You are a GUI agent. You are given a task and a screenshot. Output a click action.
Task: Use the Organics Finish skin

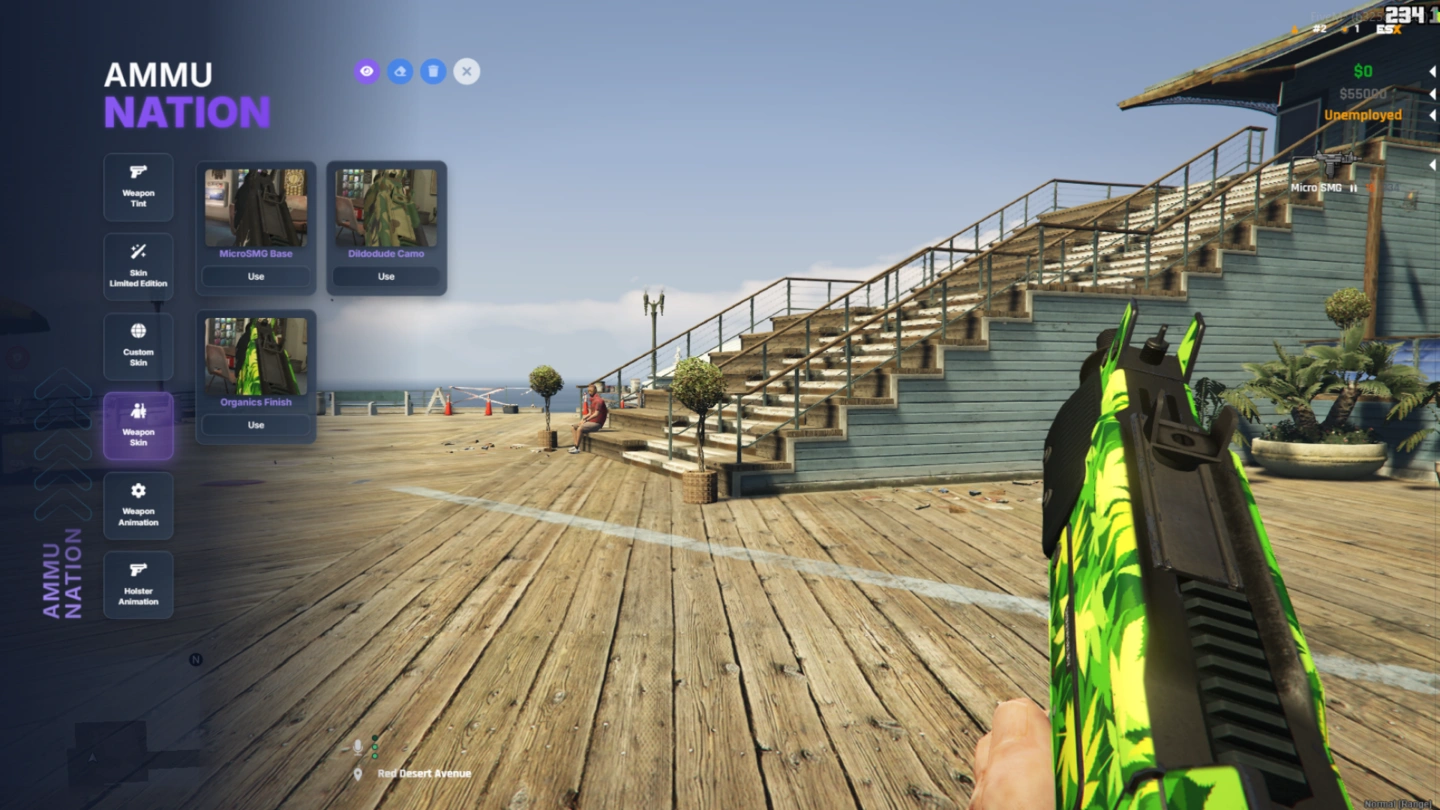point(256,425)
